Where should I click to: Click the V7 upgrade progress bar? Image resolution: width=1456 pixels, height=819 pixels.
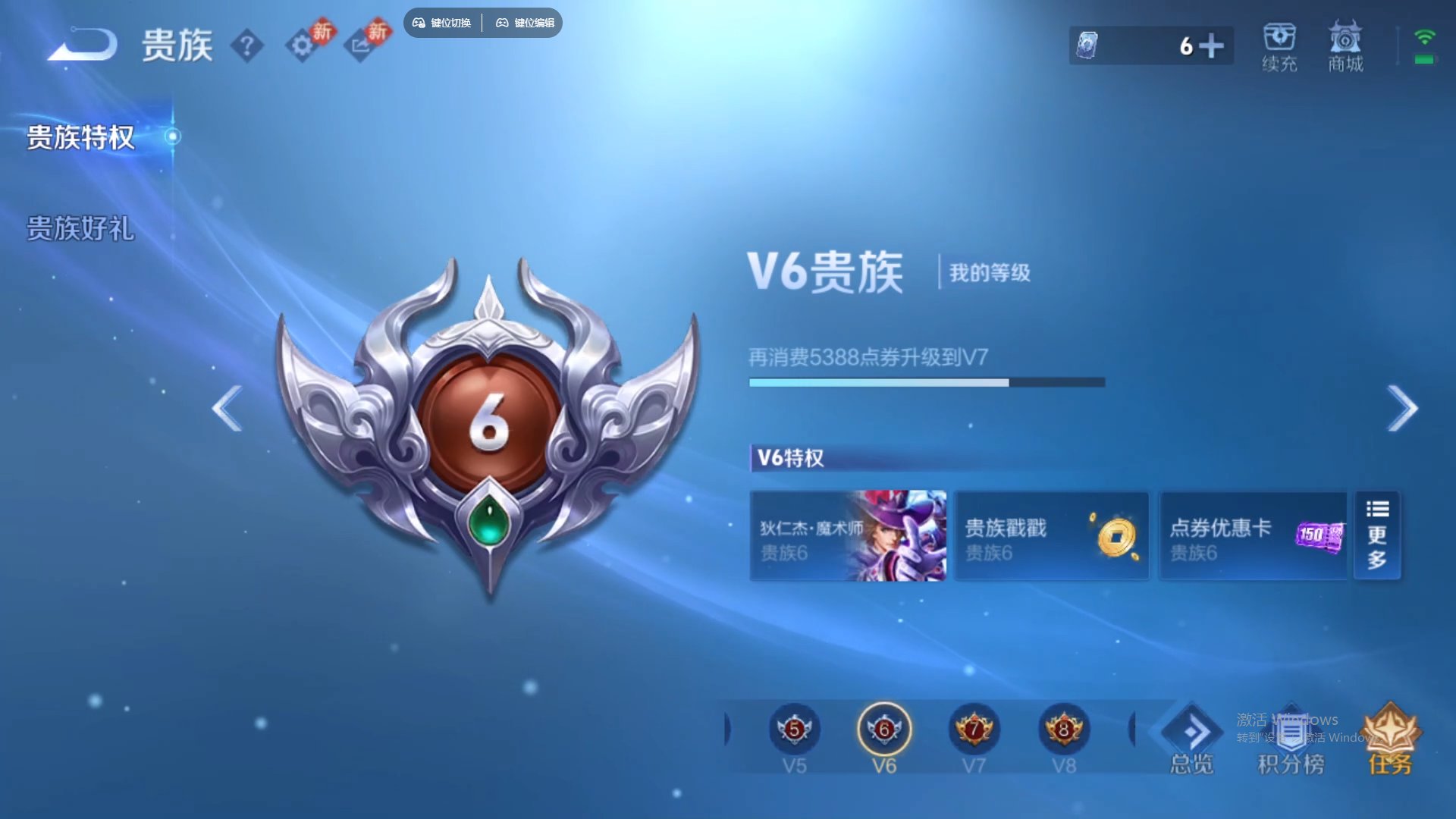(x=927, y=384)
